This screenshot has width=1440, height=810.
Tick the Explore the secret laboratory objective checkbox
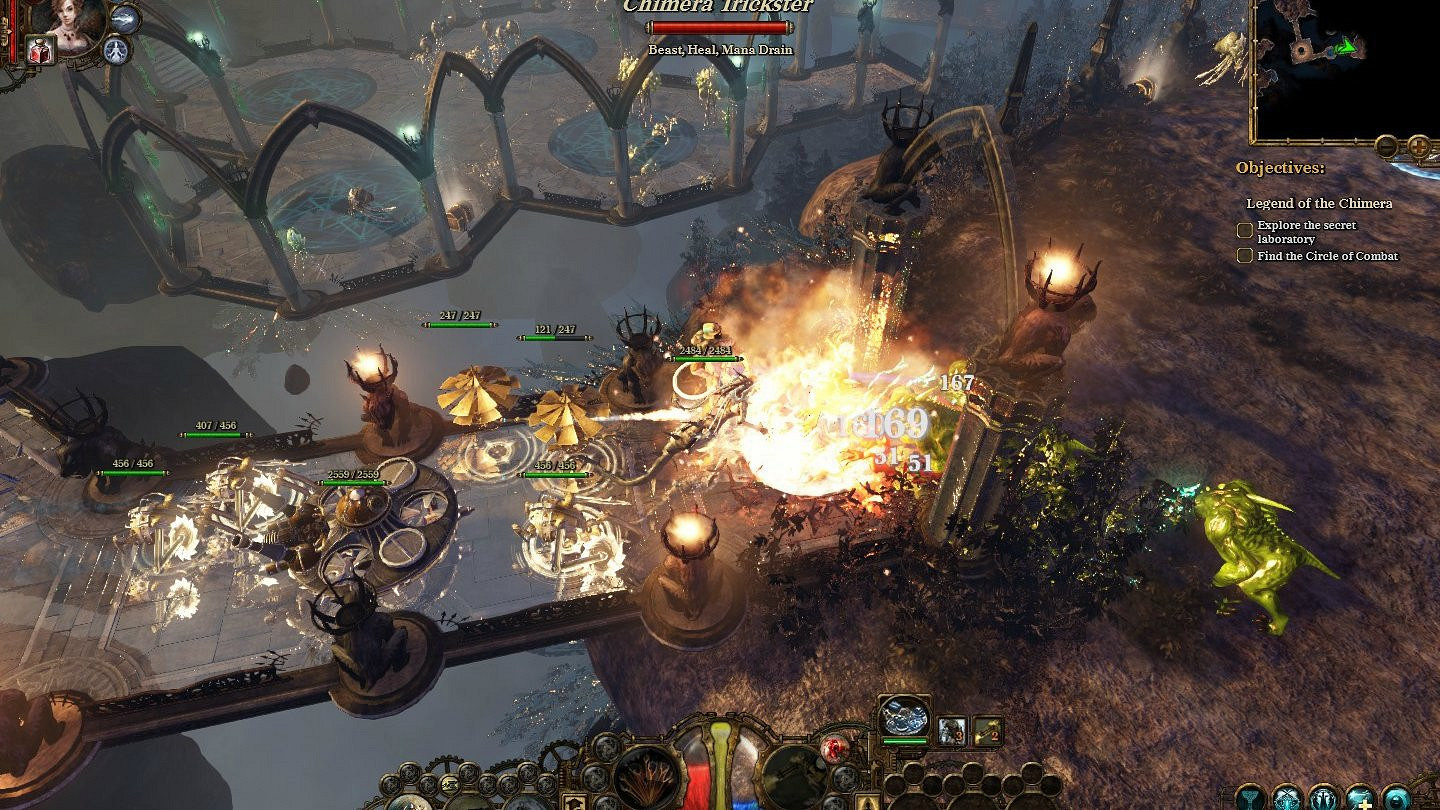[1245, 231]
